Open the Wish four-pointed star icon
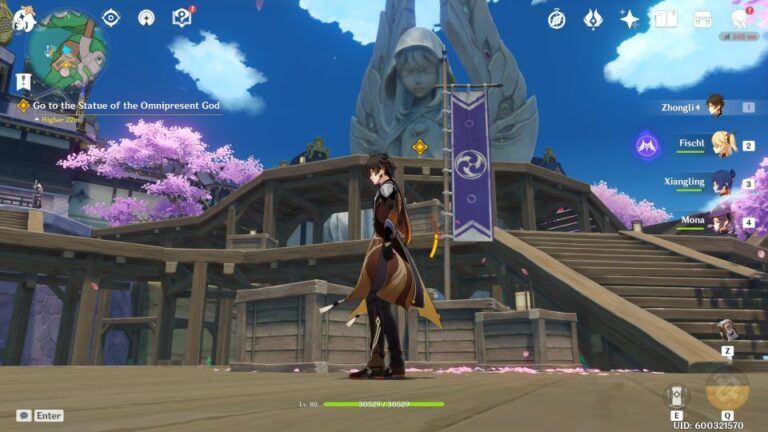768x432 pixels. [629, 19]
